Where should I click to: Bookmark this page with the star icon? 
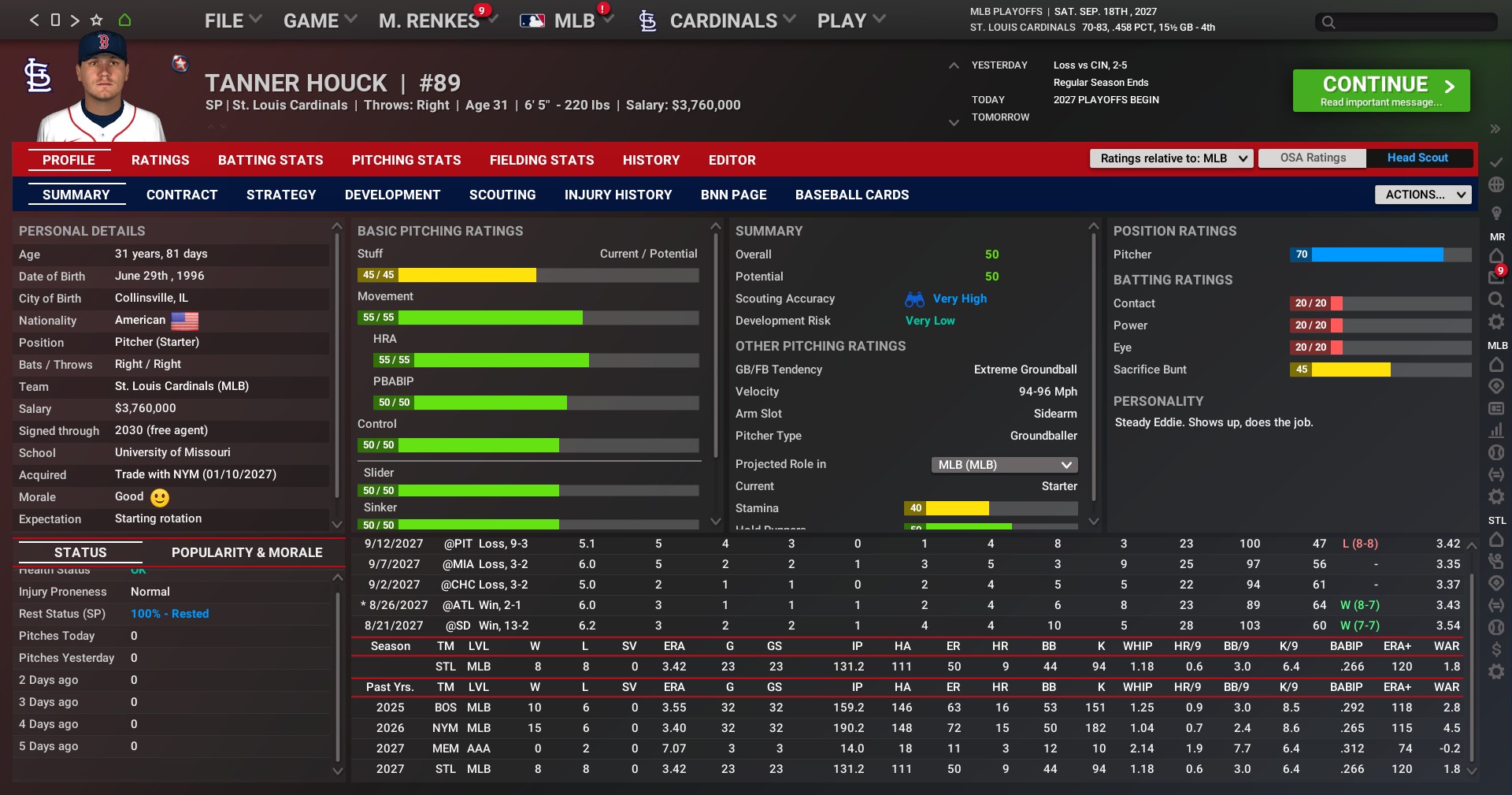97,20
